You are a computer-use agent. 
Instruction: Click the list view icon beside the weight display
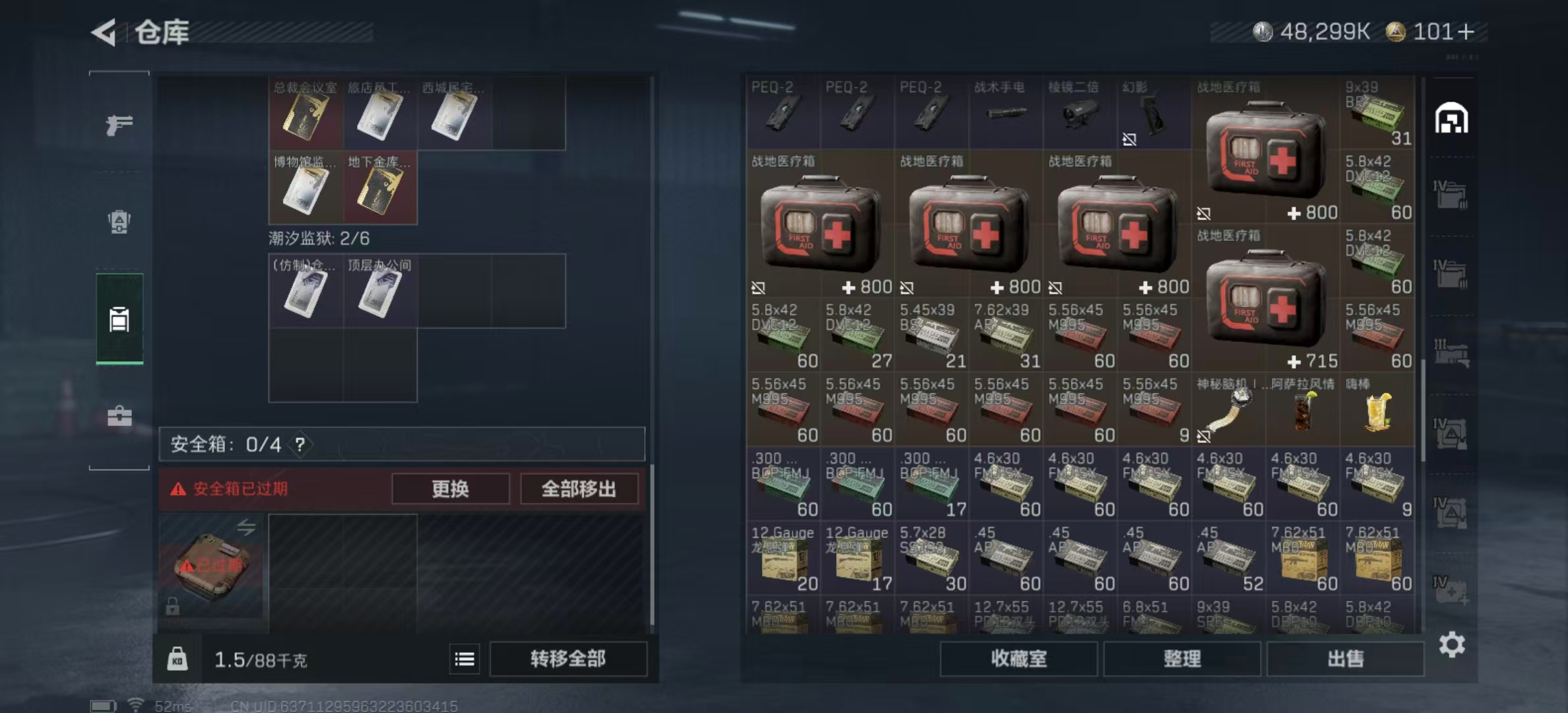[464, 659]
